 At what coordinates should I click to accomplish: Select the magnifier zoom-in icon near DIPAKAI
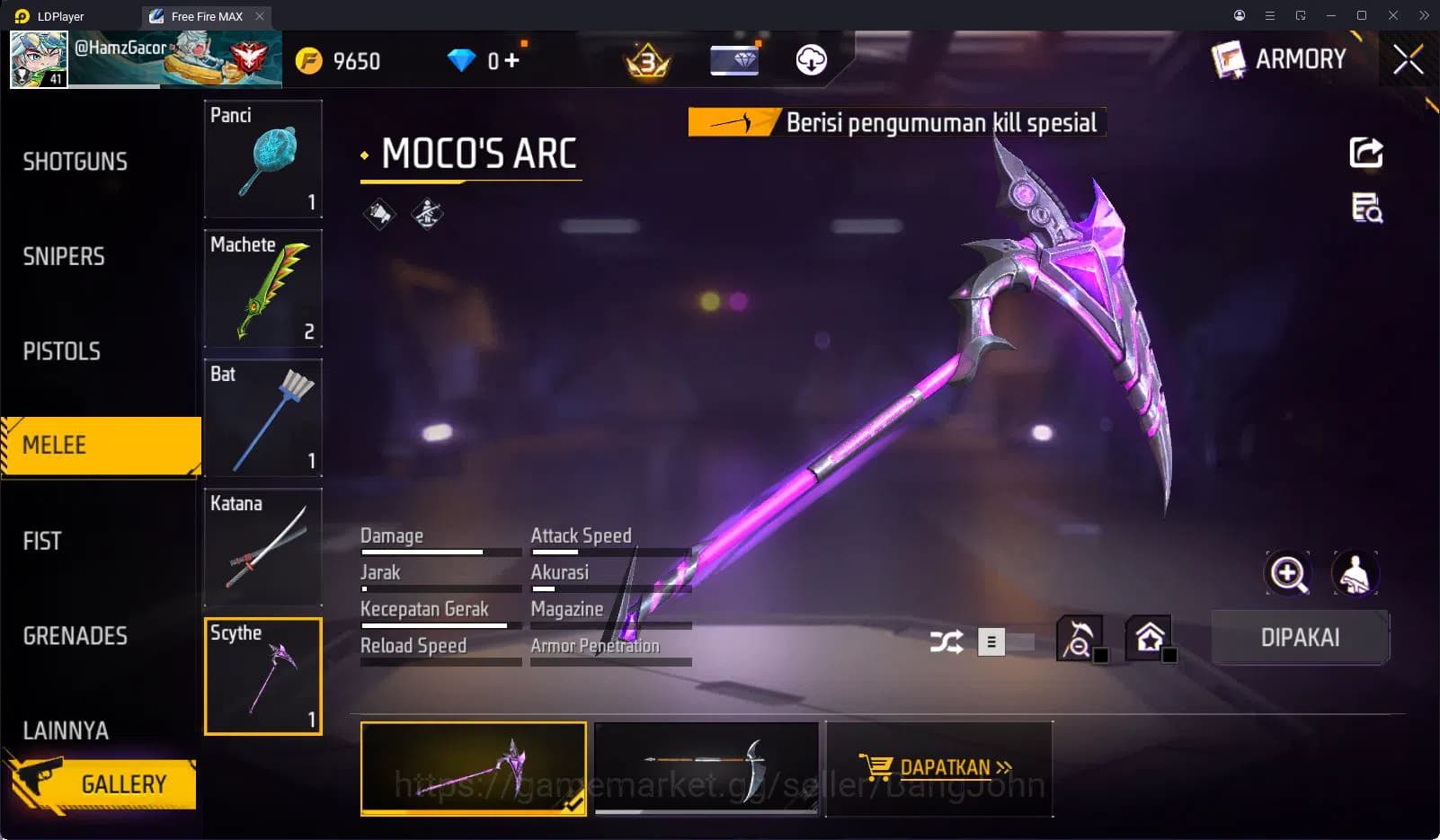1288,573
